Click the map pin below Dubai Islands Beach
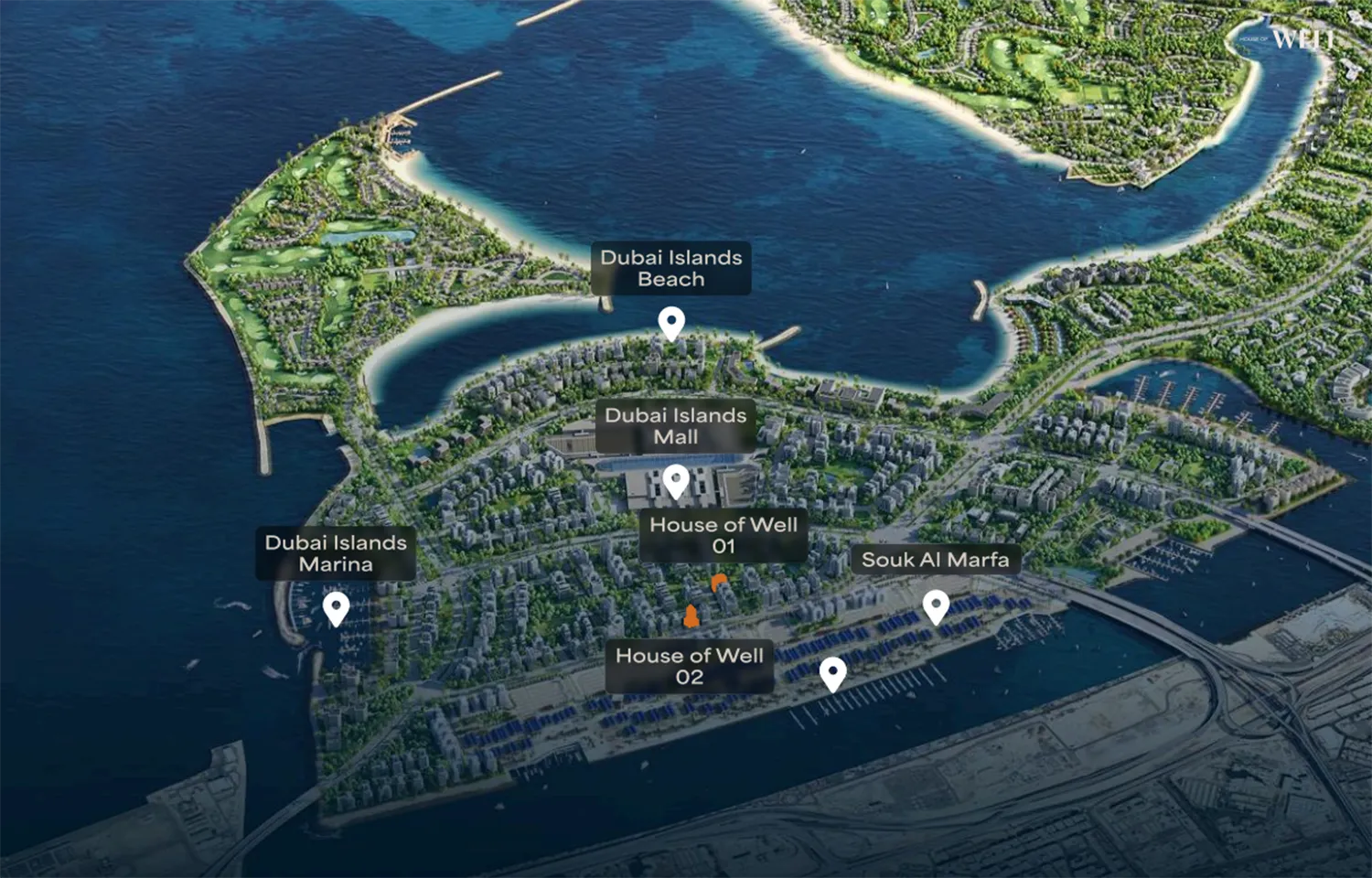This screenshot has height=878, width=1372. 671,323
